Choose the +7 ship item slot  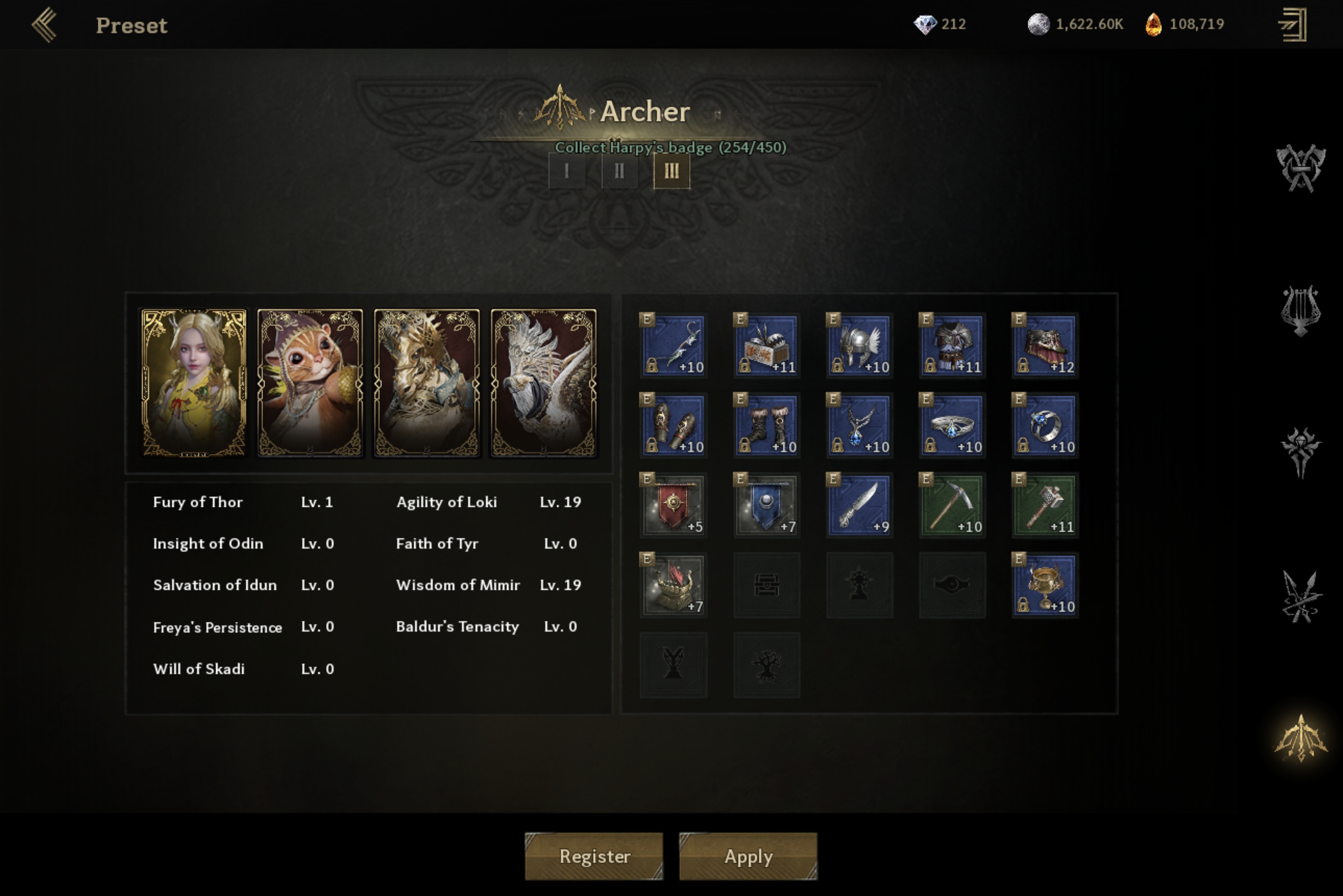pyautogui.click(x=674, y=585)
